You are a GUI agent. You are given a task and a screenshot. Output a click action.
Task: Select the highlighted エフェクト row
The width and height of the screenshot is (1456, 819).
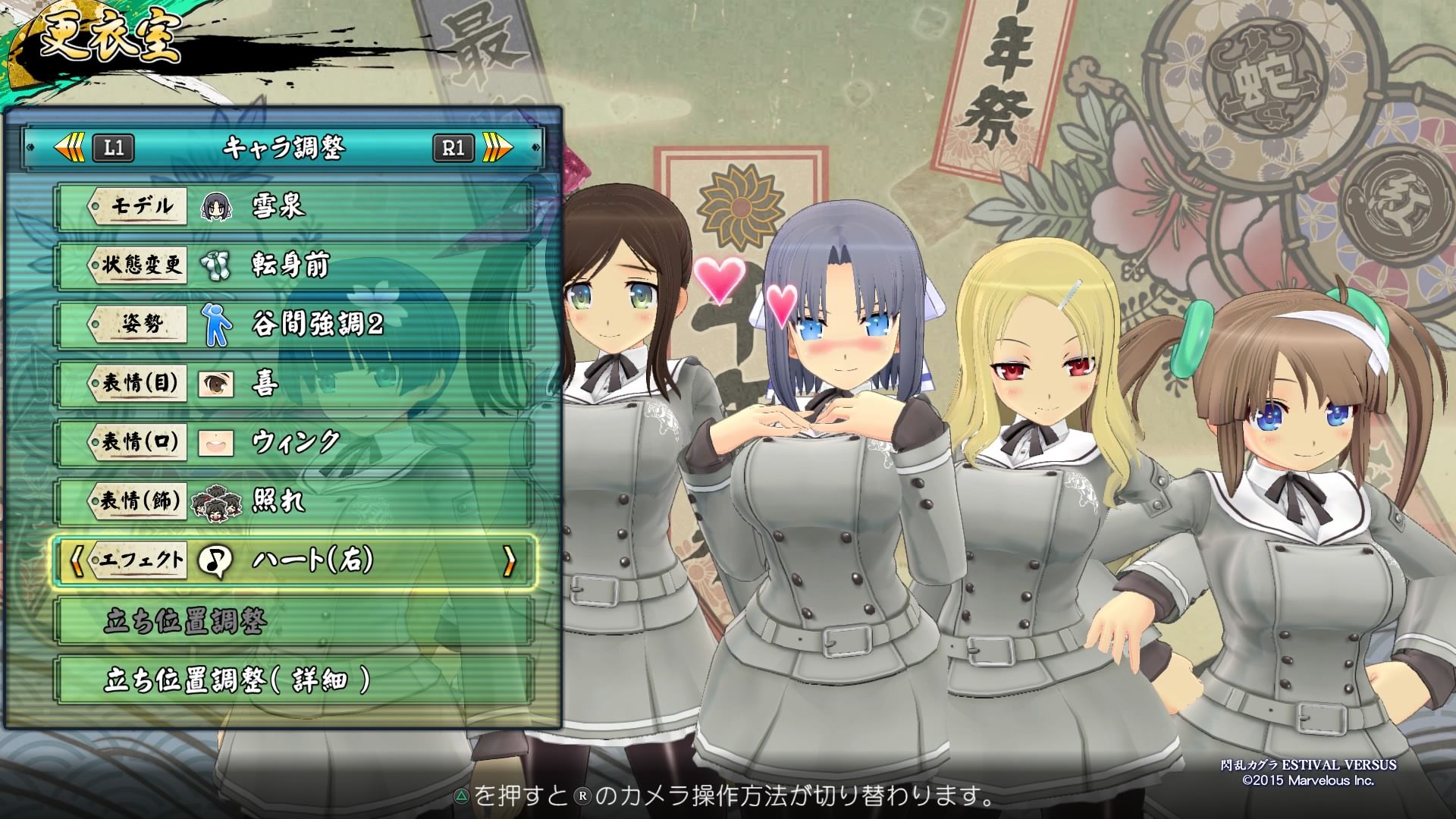click(x=294, y=561)
